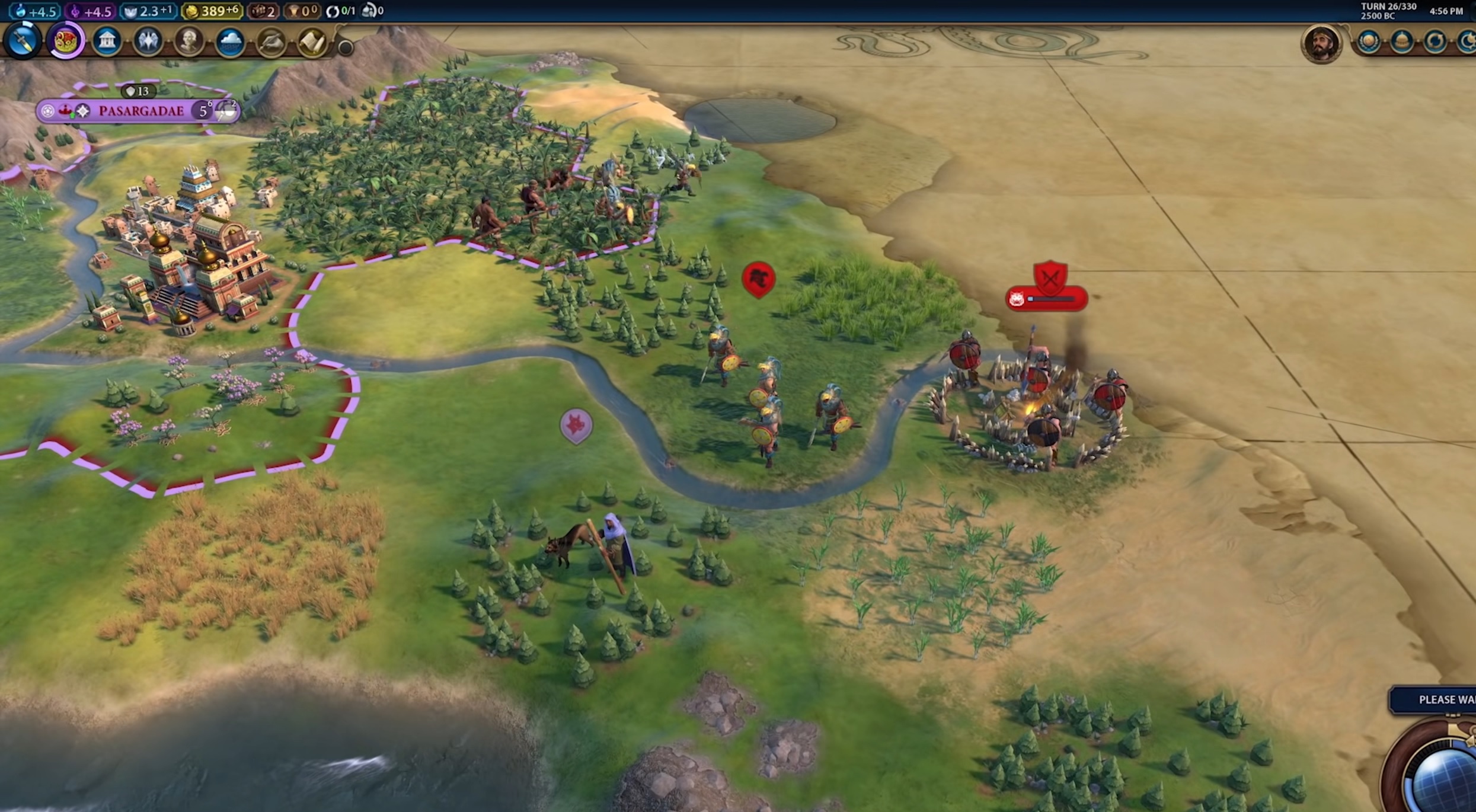Open the Great People bust icon

click(x=189, y=41)
